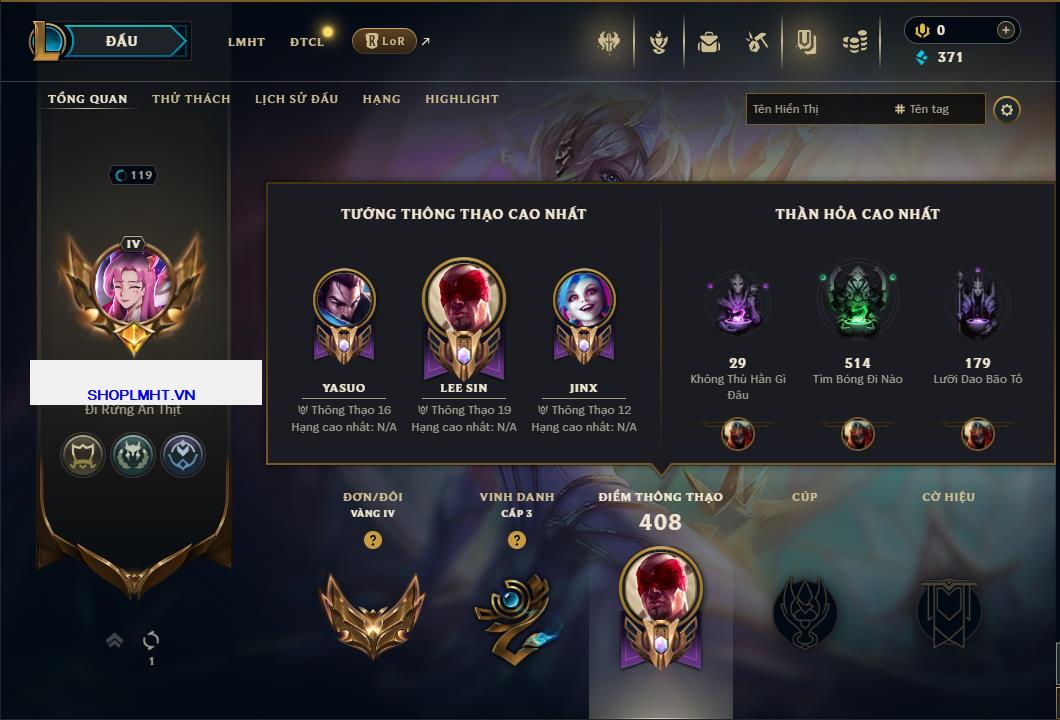Select the Jinx mastery portrait
Viewport: 1060px width, 720px height.
pos(584,301)
